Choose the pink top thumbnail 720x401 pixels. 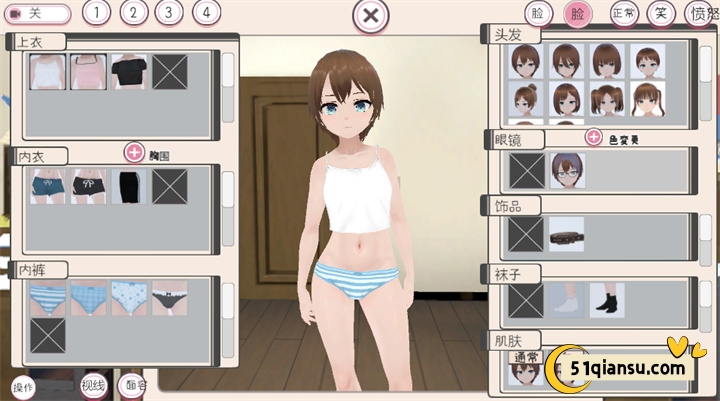coord(88,72)
